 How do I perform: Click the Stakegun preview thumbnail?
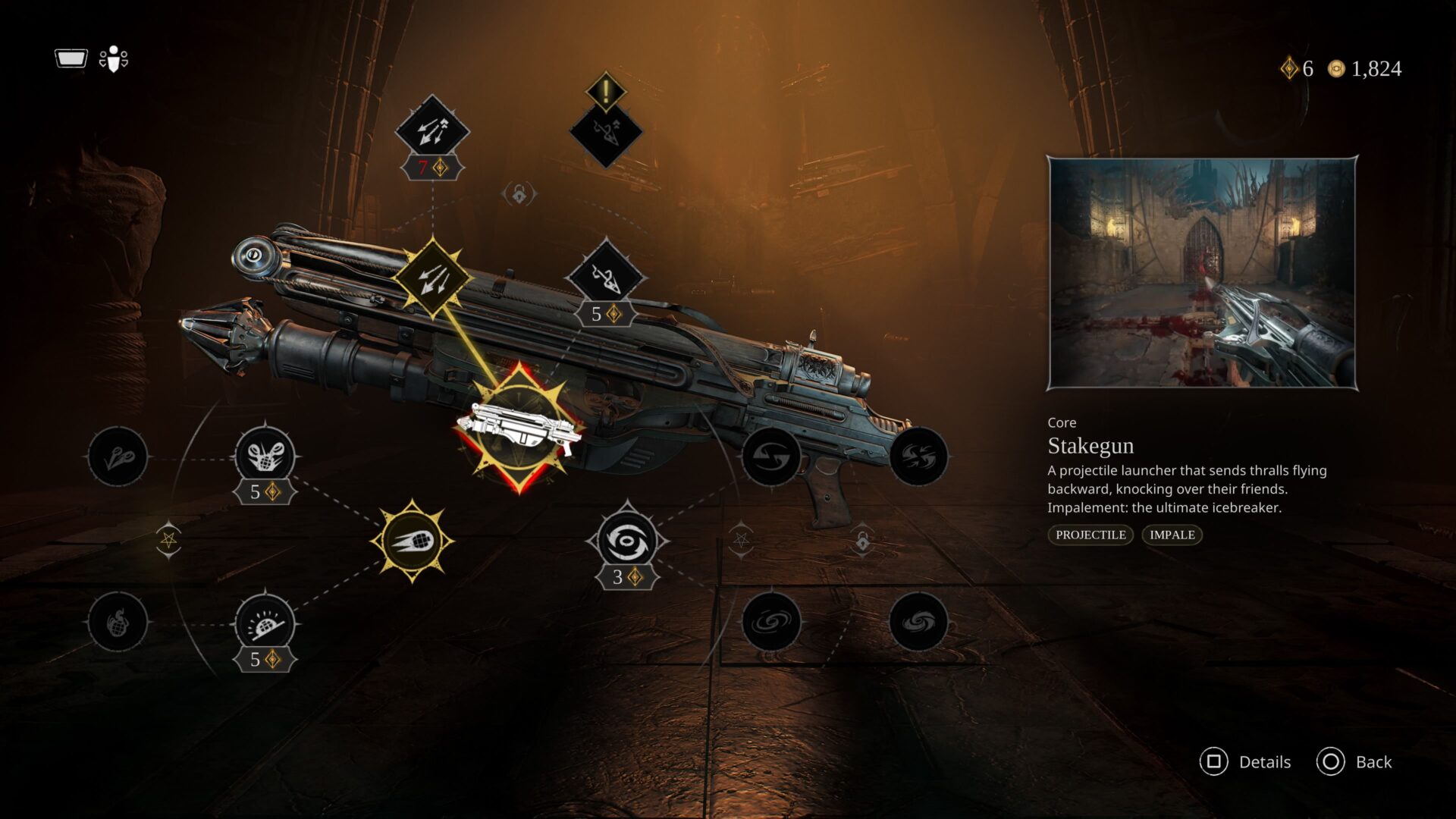tap(1202, 273)
